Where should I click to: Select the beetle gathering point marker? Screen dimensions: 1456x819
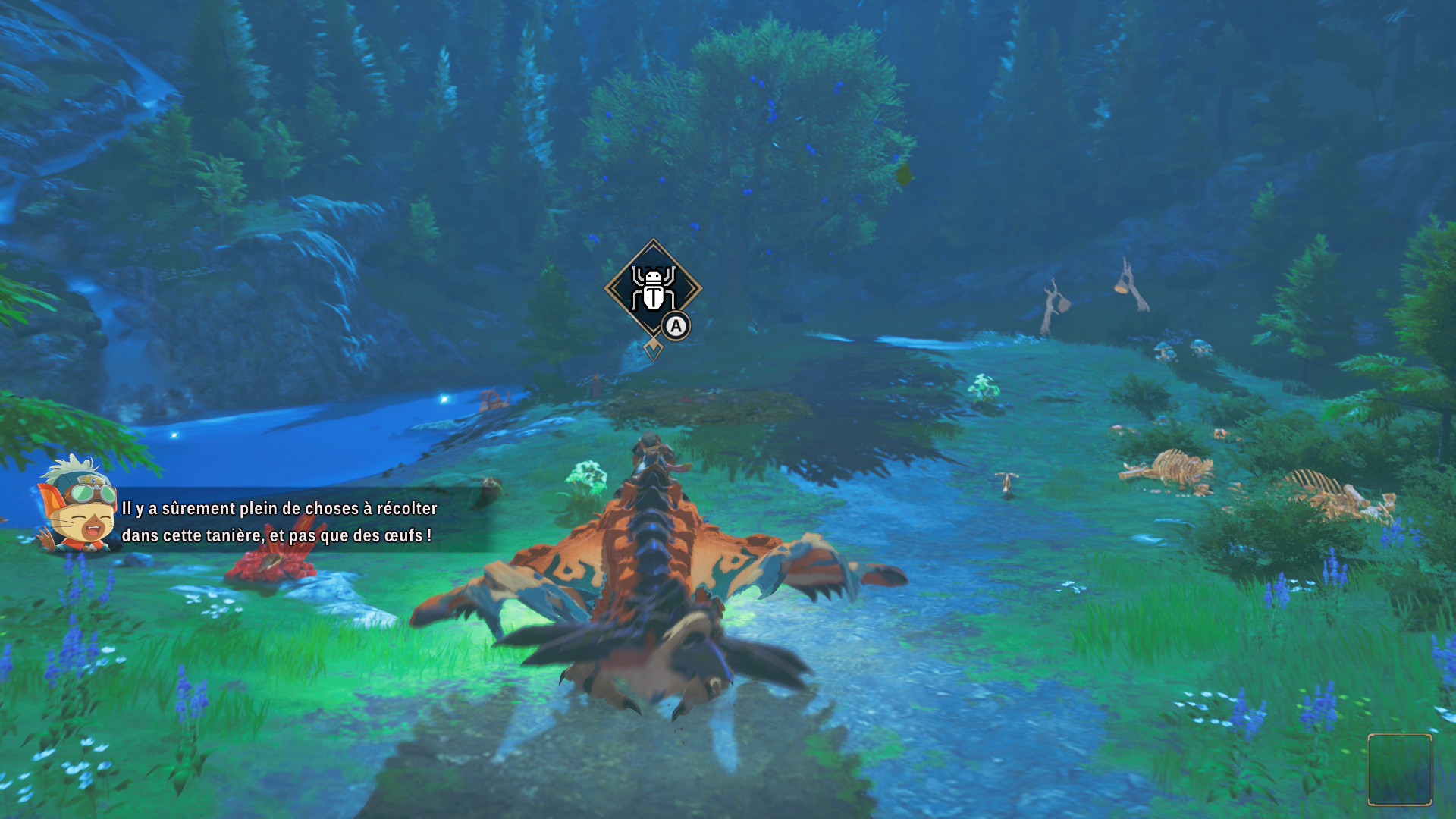653,289
